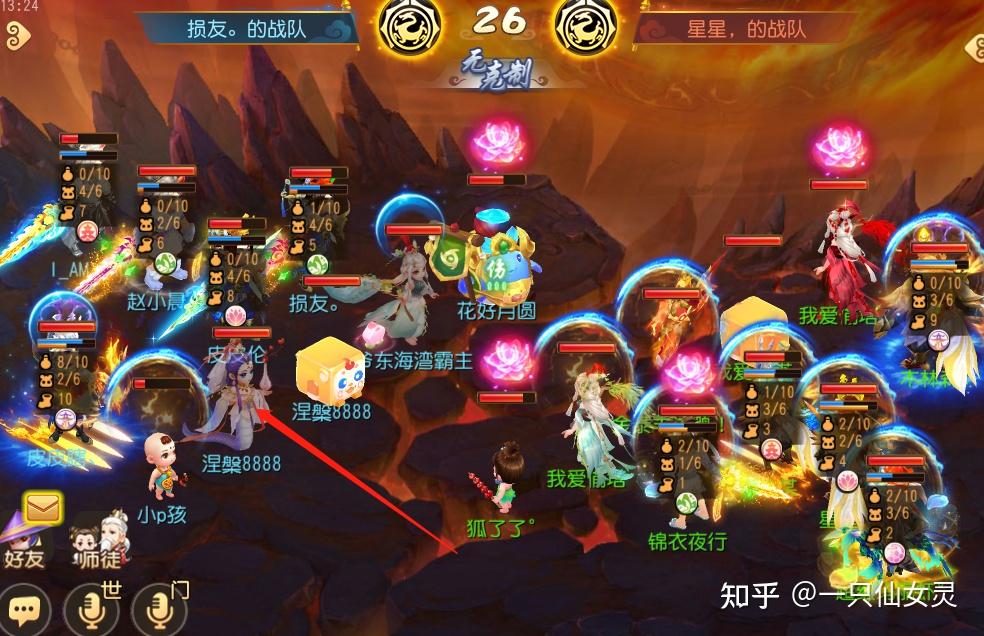Image resolution: width=984 pixels, height=636 pixels.
Task: Click the left team dragon emblem
Action: 410,26
